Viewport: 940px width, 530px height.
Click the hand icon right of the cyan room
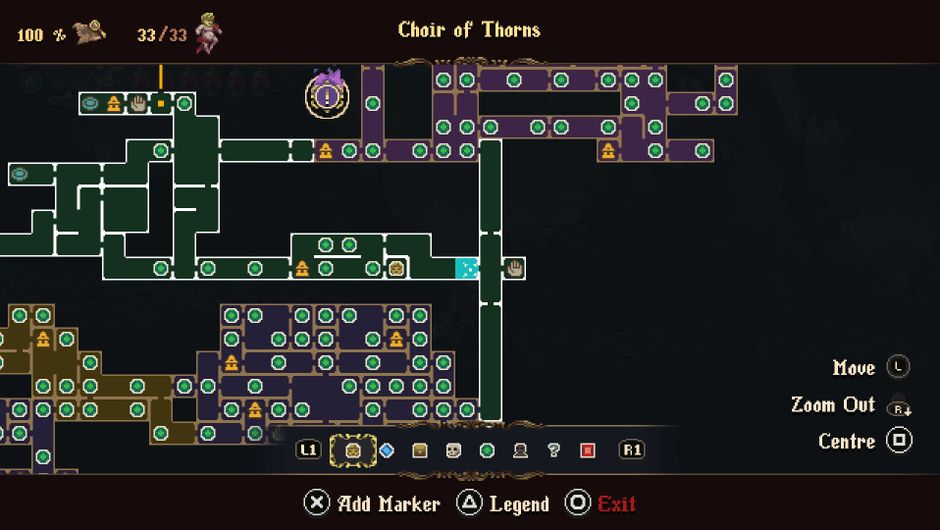515,268
